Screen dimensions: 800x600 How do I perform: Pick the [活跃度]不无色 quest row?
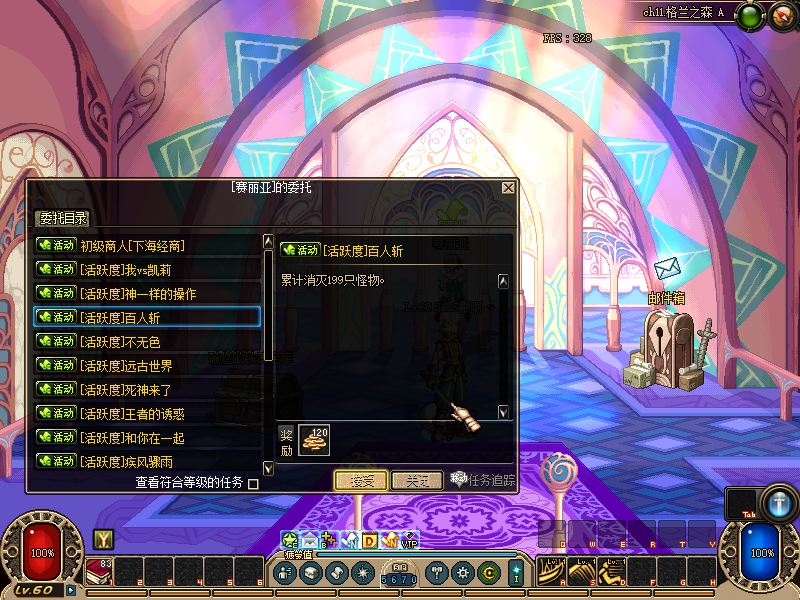(x=147, y=341)
